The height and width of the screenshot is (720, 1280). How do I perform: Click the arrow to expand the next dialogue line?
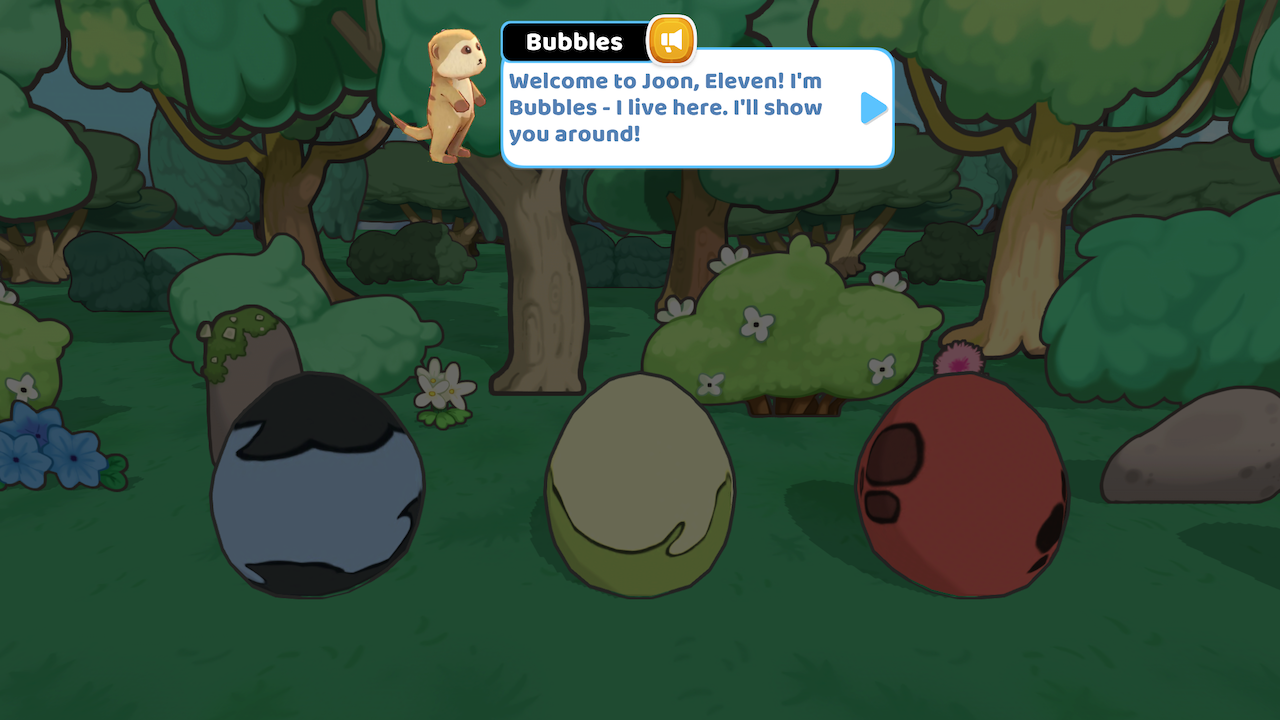(872, 107)
